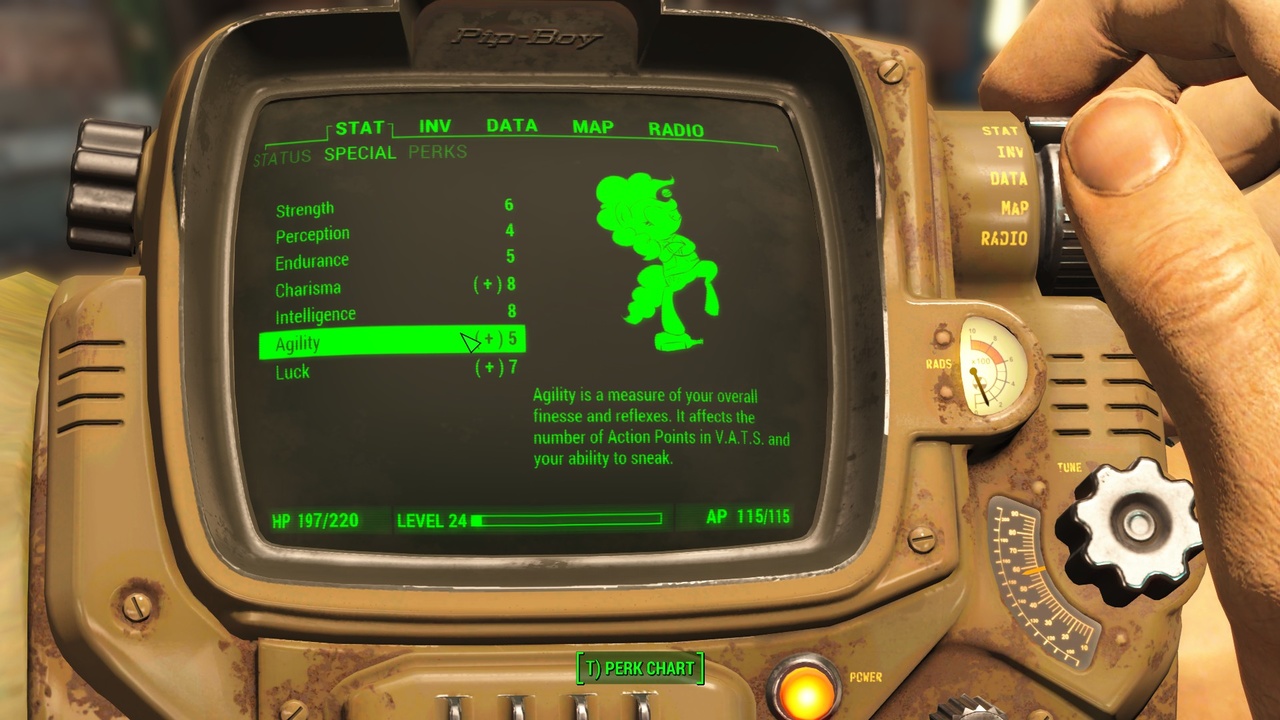Select the Endurance stat row
This screenshot has width=1280, height=720.
pyautogui.click(x=311, y=260)
